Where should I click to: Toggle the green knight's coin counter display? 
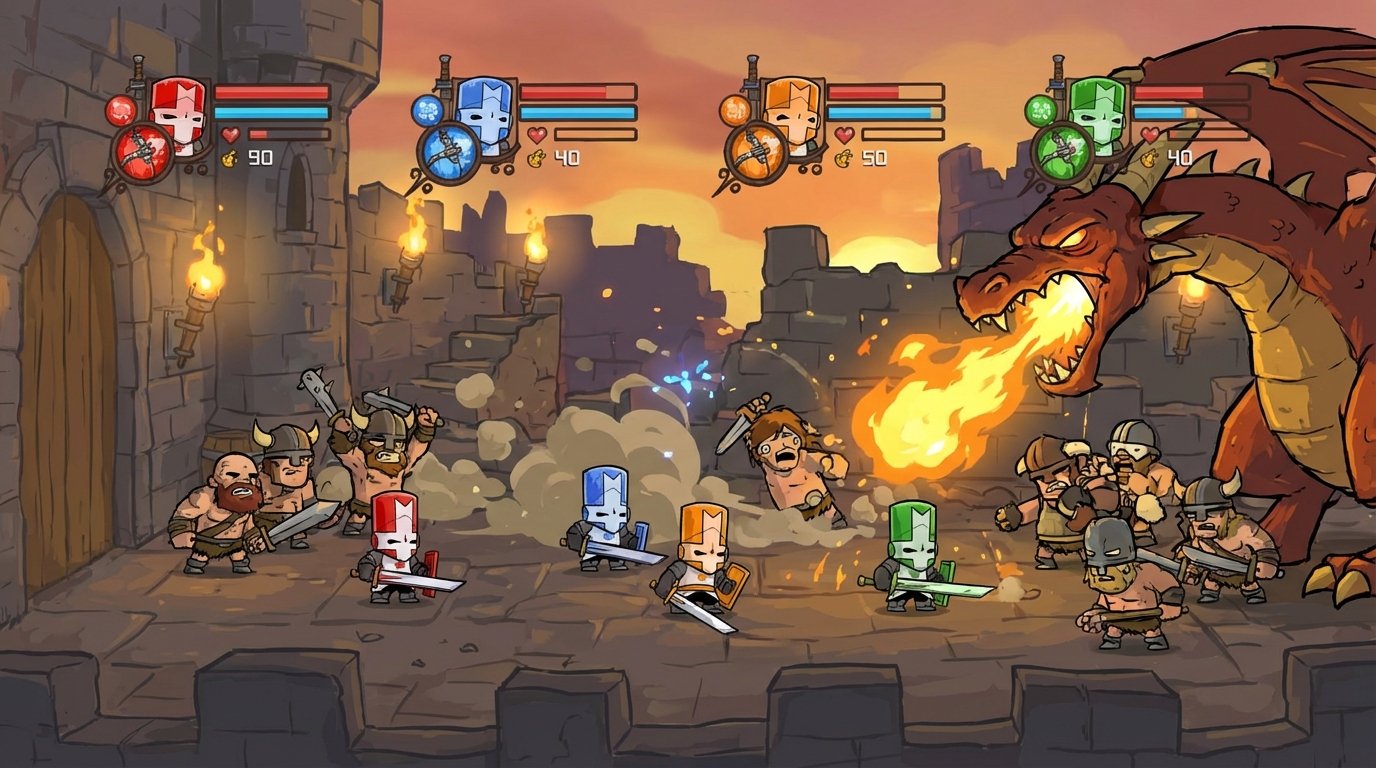pos(1160,156)
